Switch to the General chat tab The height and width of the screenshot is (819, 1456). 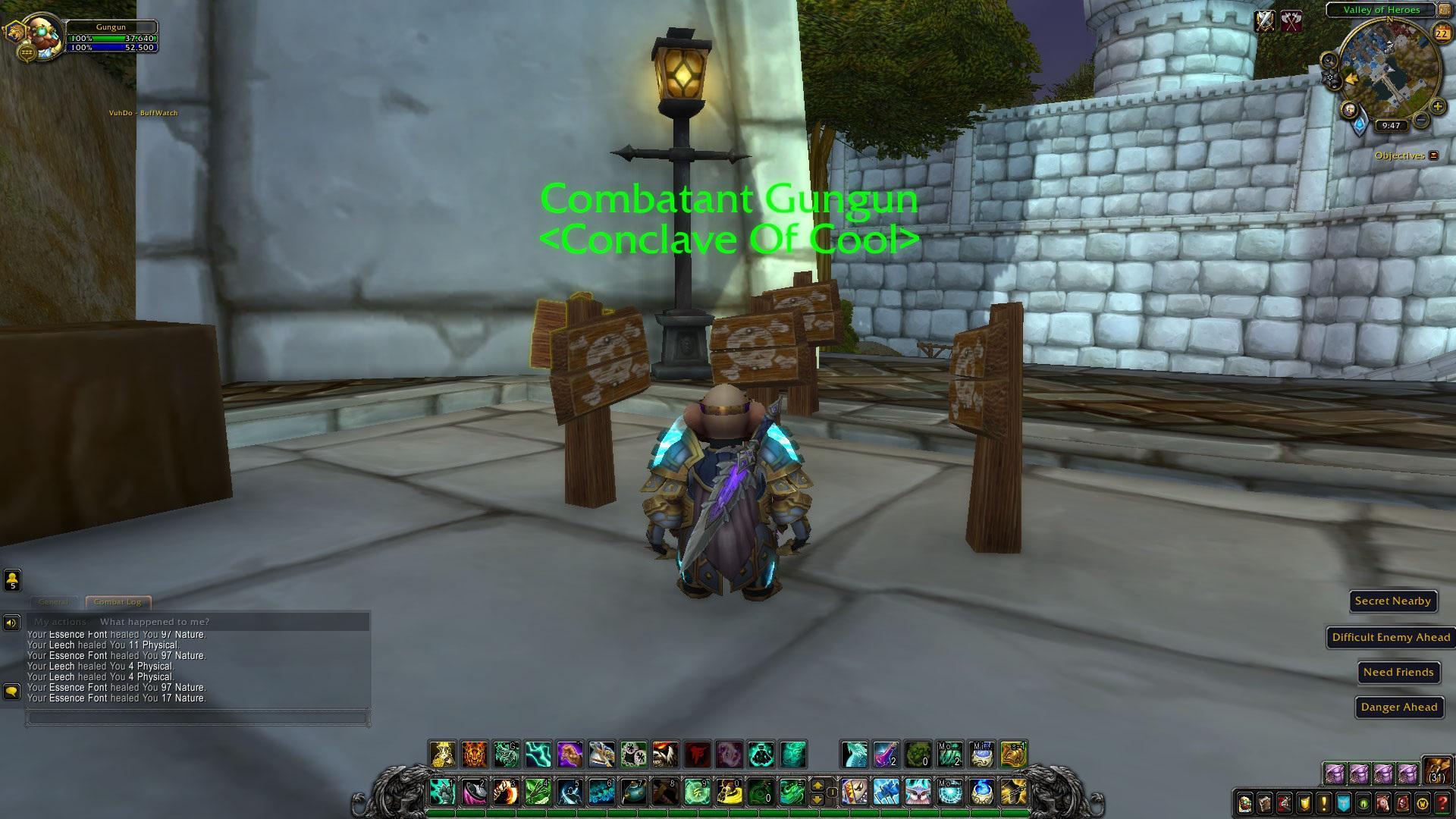tap(53, 601)
